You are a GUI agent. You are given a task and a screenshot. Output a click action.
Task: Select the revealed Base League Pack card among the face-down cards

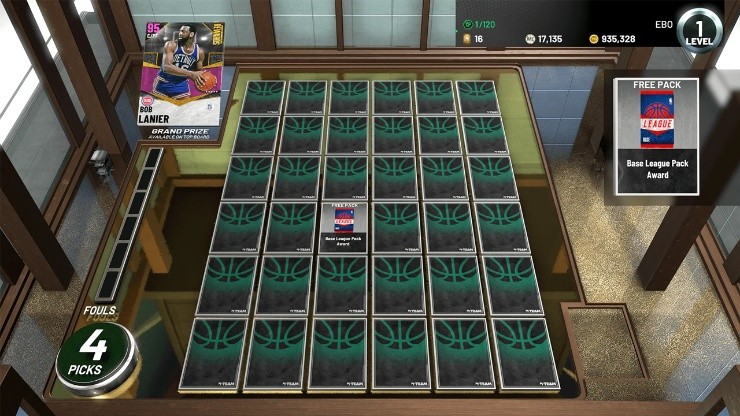(345, 227)
